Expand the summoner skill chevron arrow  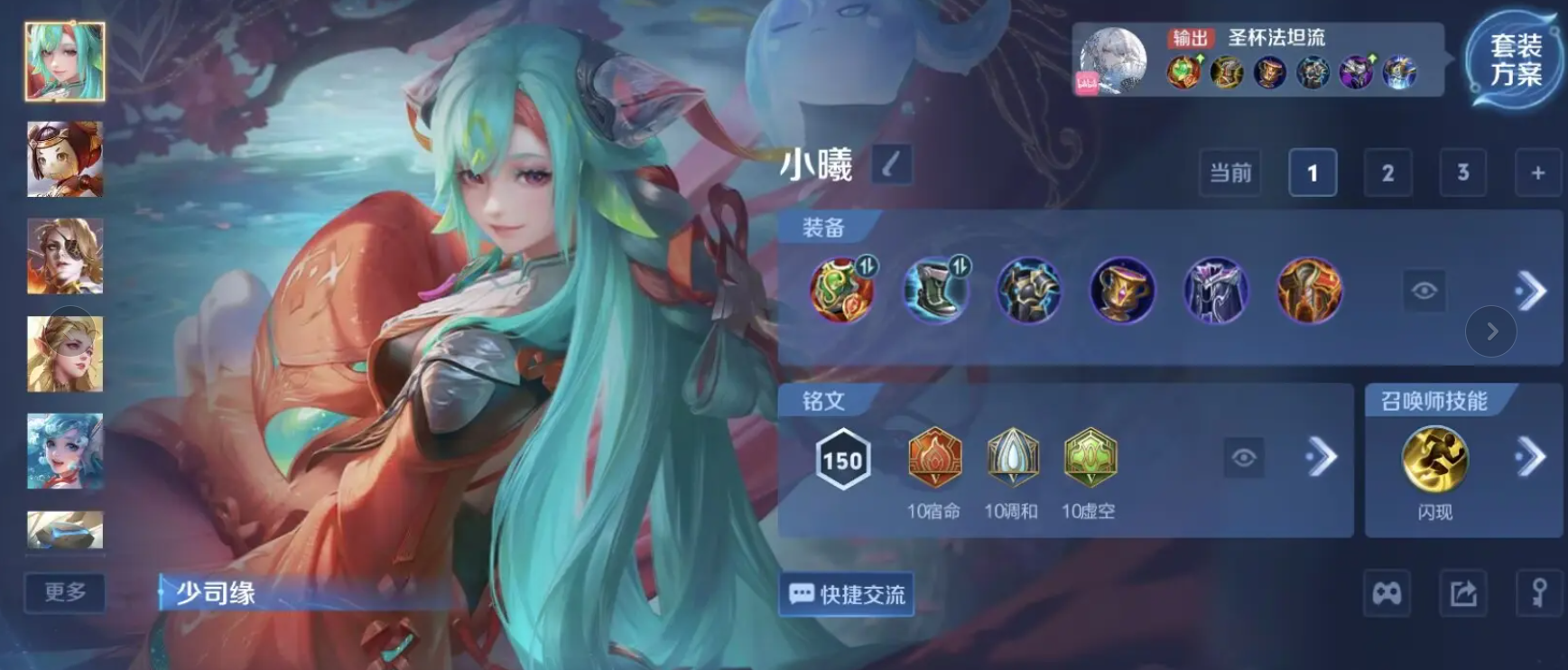(1529, 458)
